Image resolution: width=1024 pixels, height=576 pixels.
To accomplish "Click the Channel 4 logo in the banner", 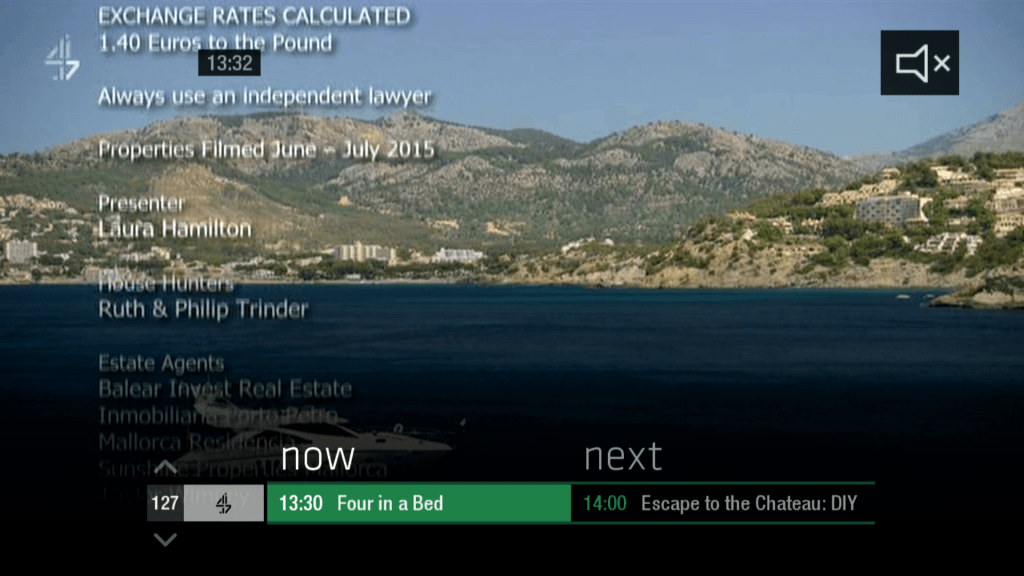I will point(224,503).
